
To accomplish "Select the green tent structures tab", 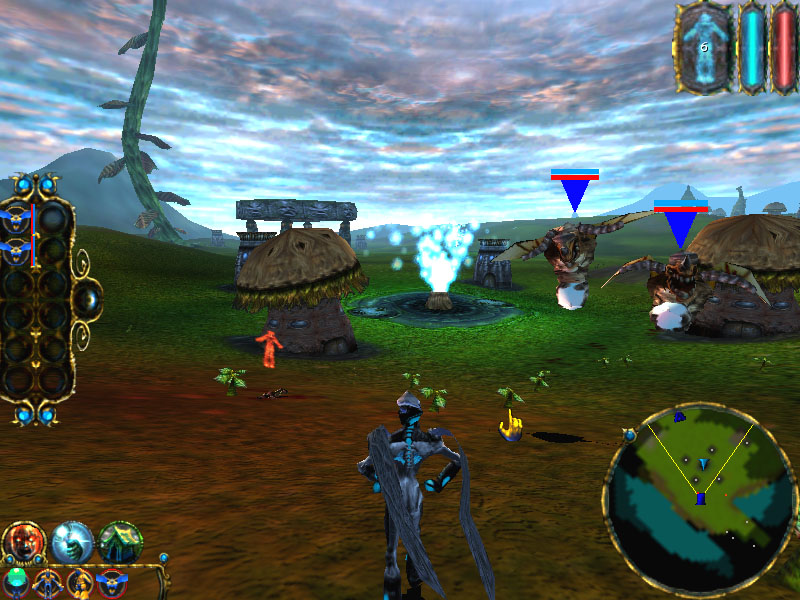I will [x=120, y=543].
